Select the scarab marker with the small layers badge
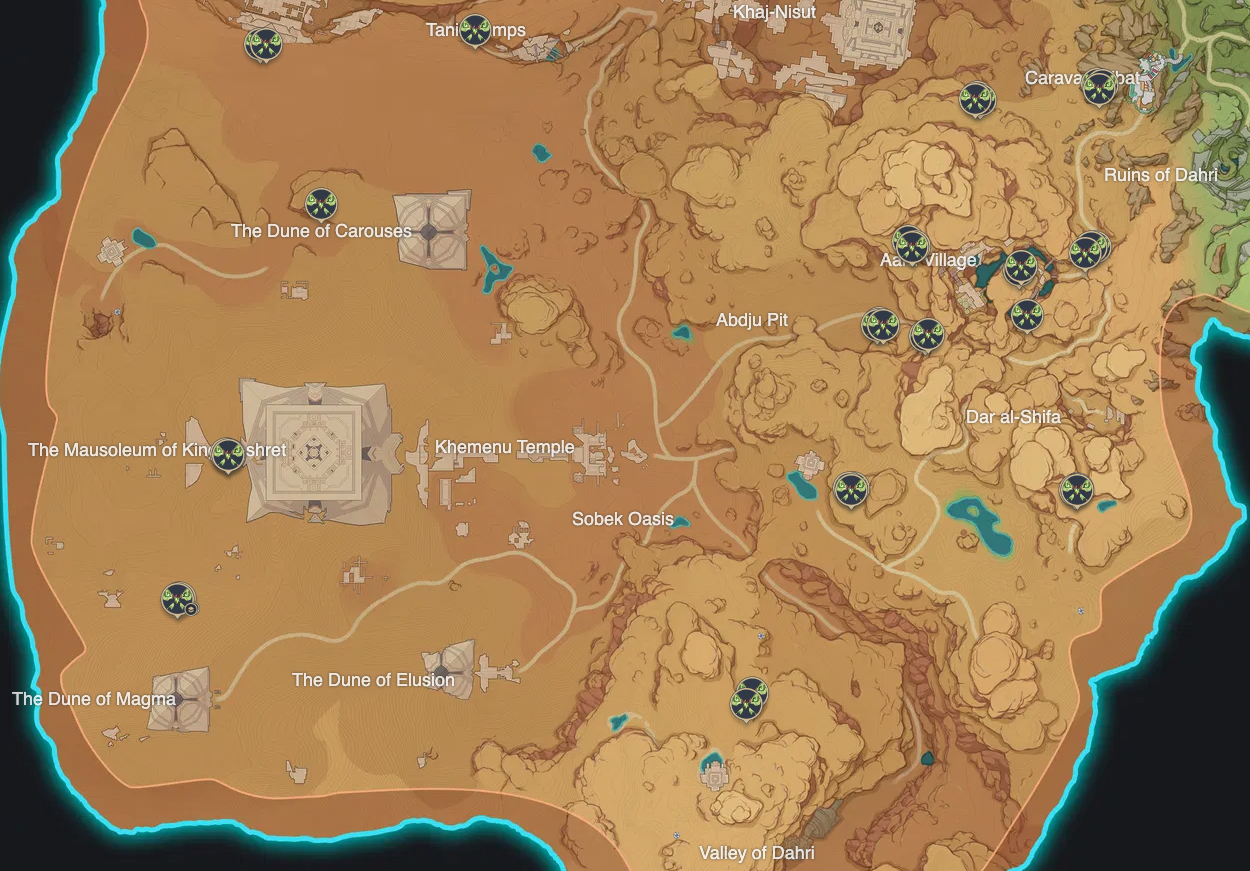This screenshot has width=1250, height=871. click(178, 600)
